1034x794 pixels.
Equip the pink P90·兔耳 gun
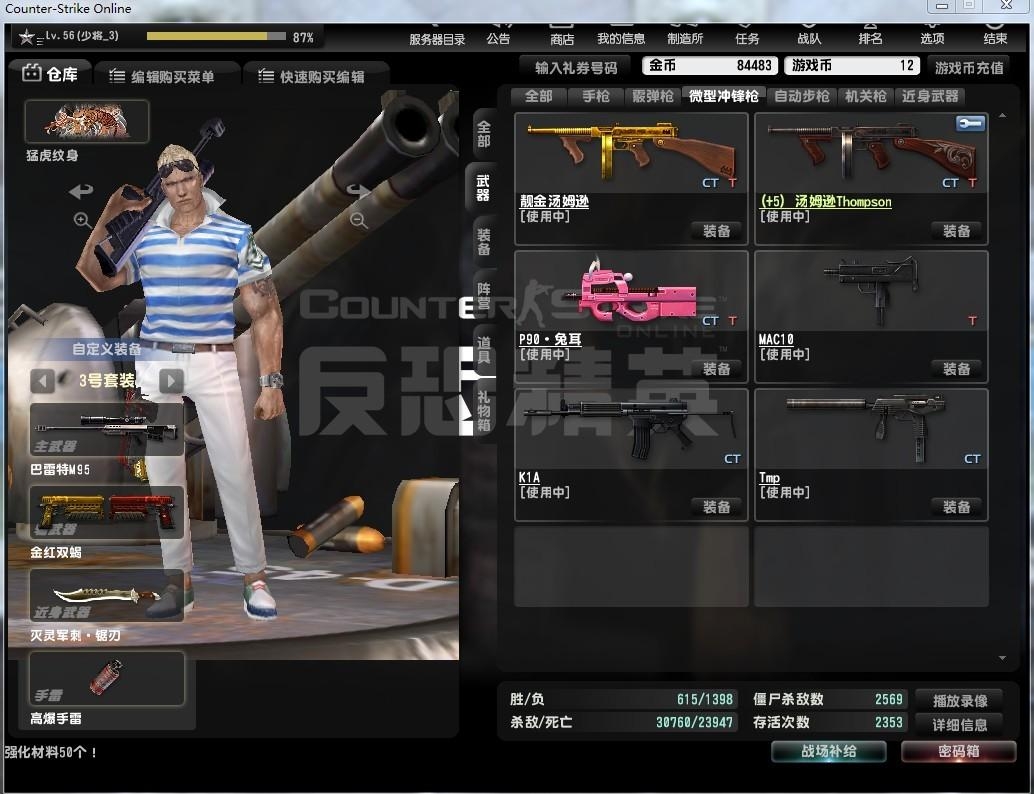[716, 369]
